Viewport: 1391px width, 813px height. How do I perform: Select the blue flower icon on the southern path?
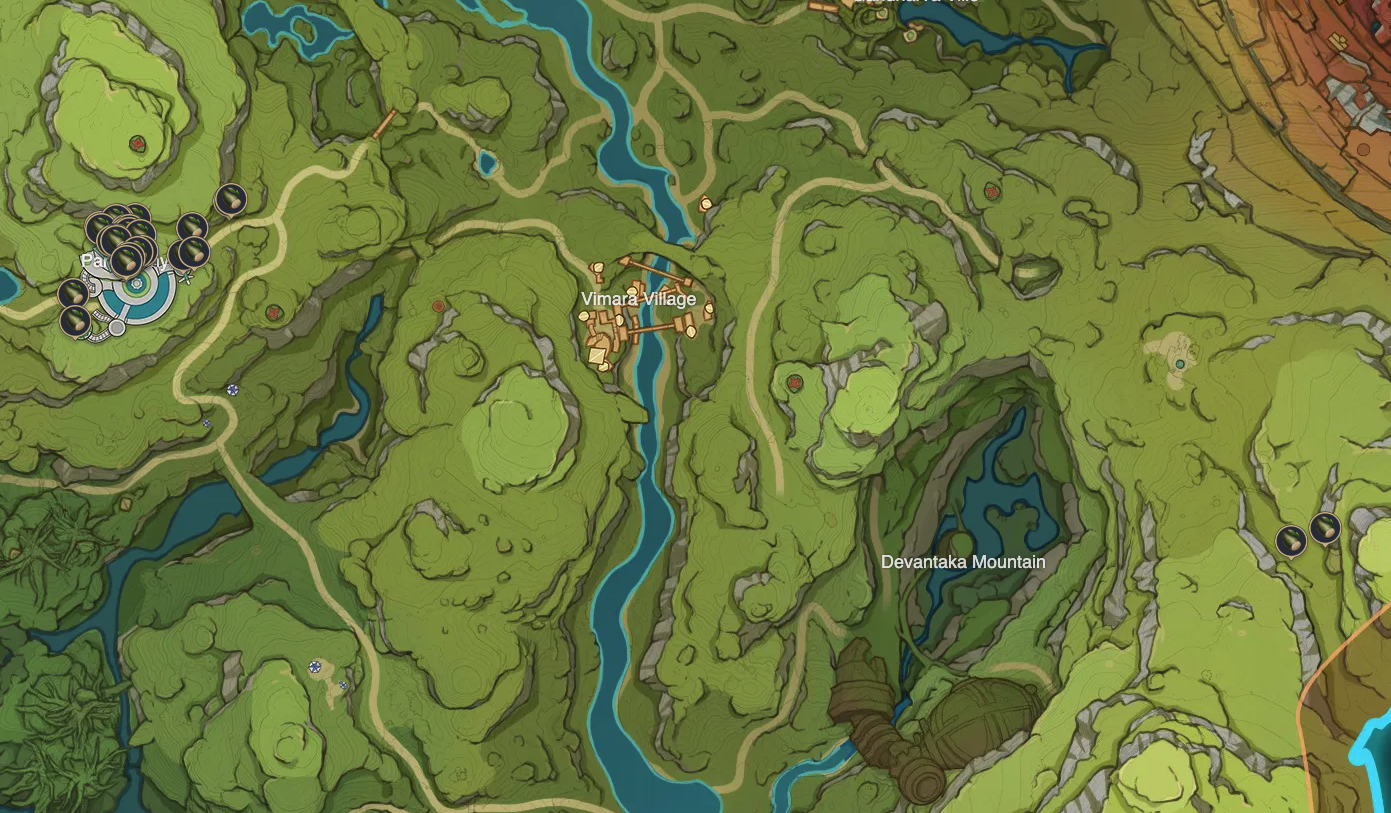[316, 664]
